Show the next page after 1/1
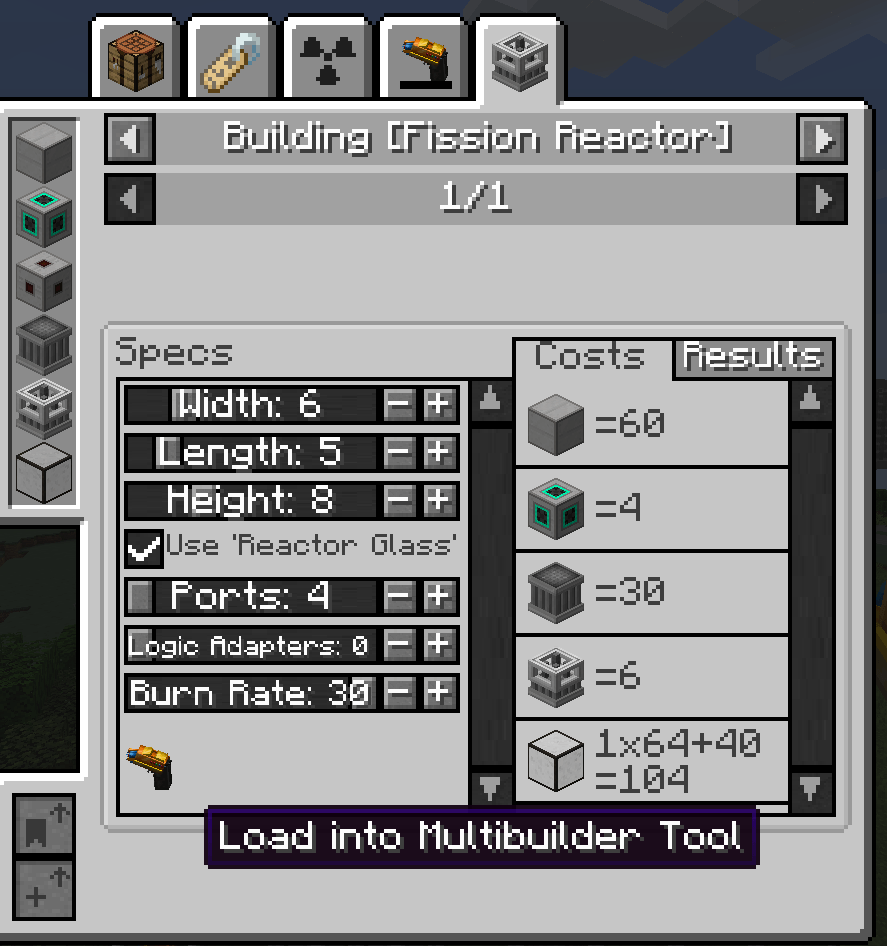 (822, 199)
